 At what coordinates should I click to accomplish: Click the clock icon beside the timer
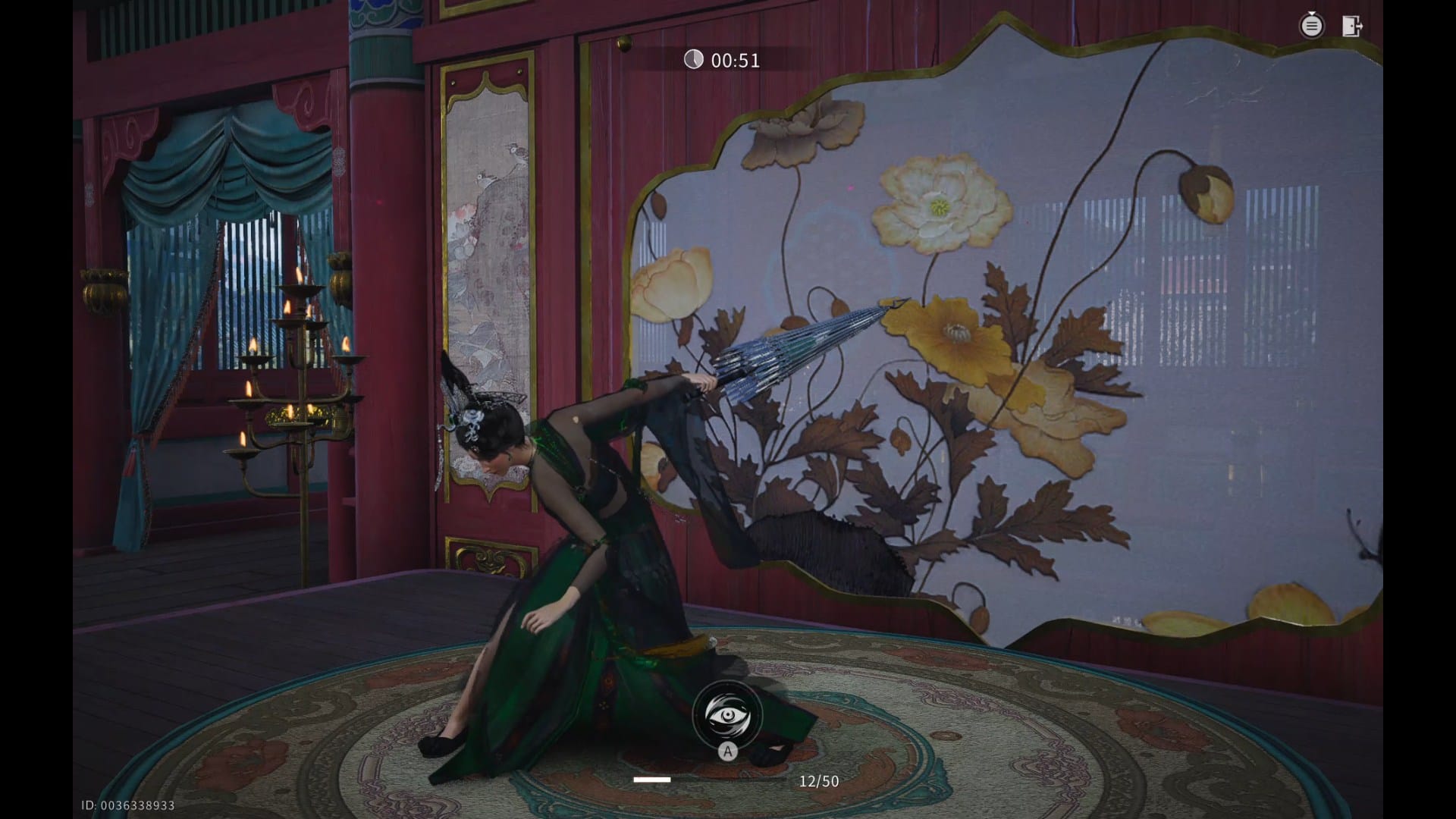[x=695, y=60]
